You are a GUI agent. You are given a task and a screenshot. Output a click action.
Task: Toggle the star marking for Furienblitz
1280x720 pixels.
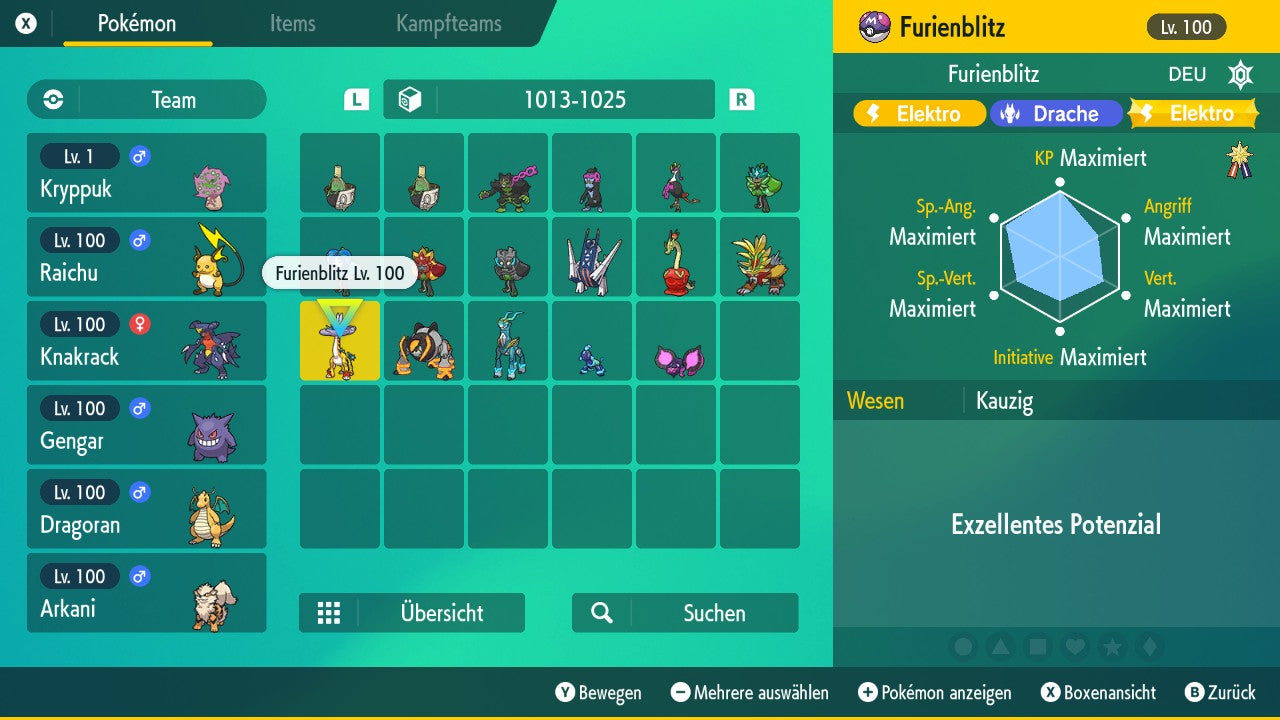1111,647
